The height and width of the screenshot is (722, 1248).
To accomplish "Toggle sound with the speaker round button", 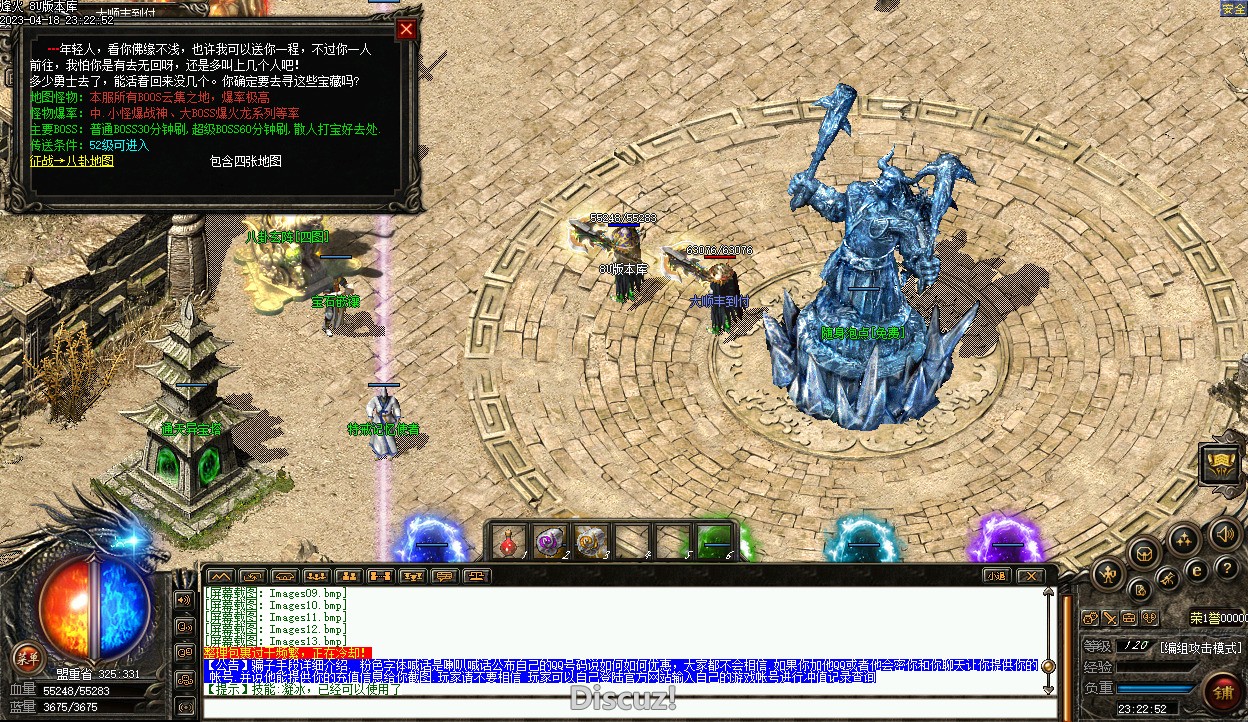I will click(x=1223, y=533).
